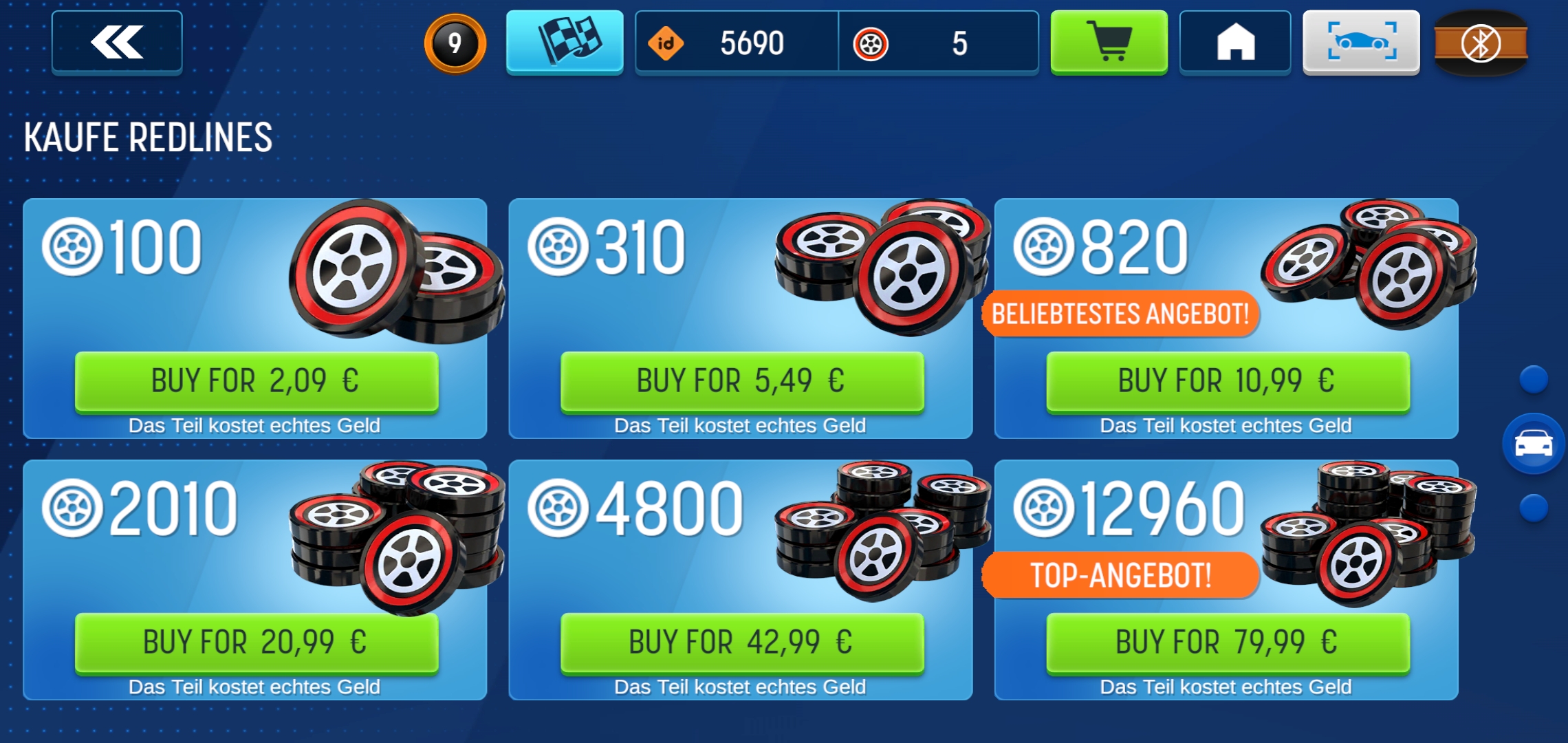The image size is (1568, 743).
Task: Open the checkered flag race menu
Action: (x=565, y=42)
